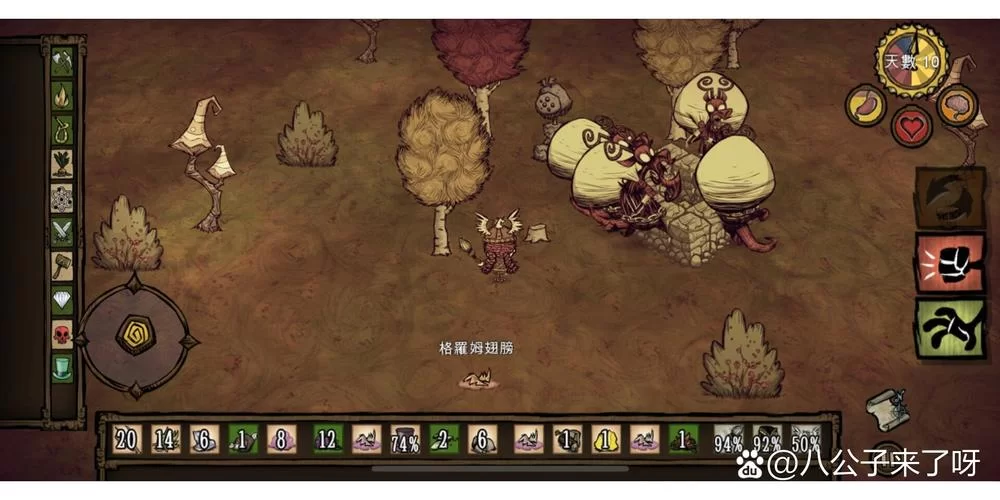
Task: Open the Structures hammer crafting tab
Action: (x=62, y=266)
